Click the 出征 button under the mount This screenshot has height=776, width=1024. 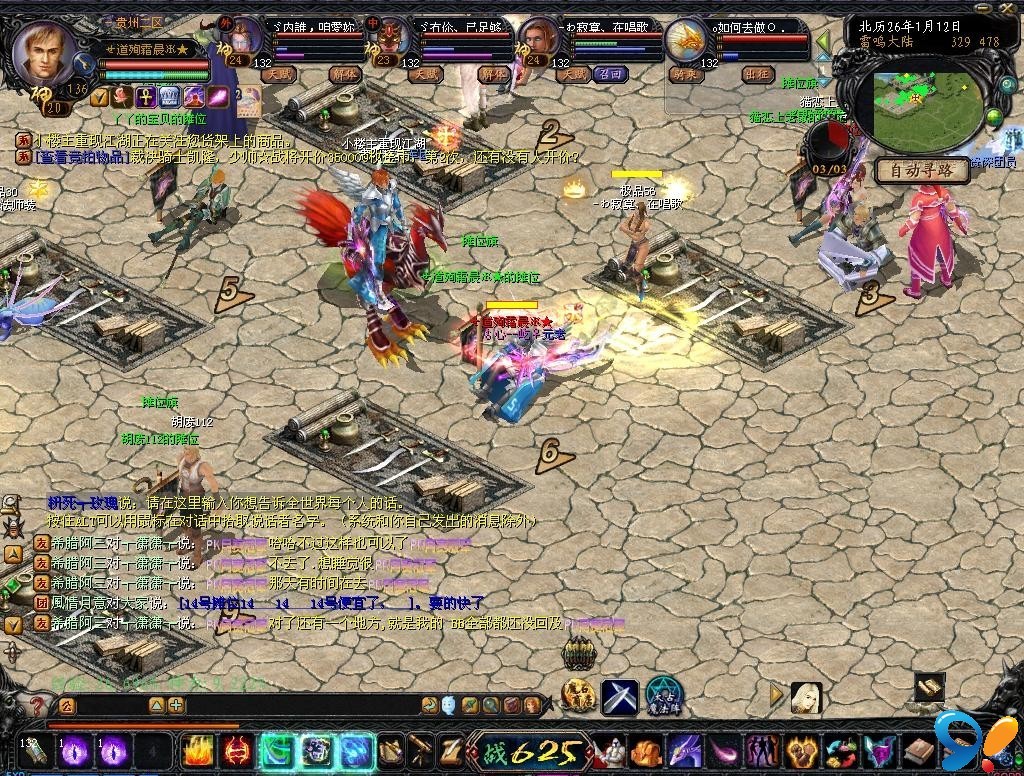point(759,74)
